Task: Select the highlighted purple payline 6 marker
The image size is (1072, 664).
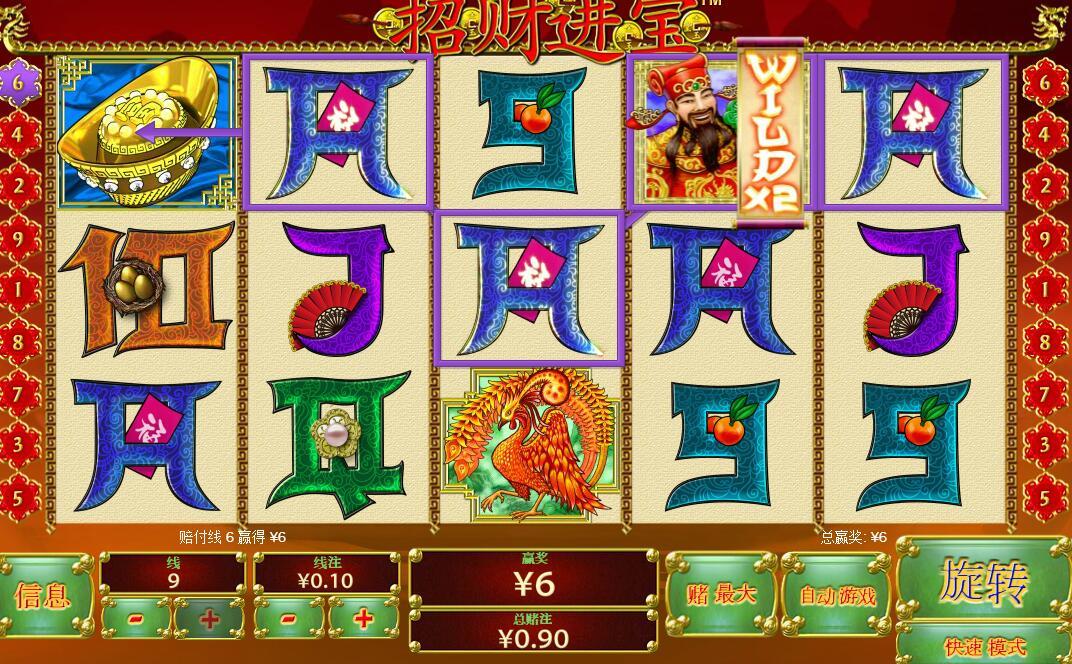Action: point(18,82)
